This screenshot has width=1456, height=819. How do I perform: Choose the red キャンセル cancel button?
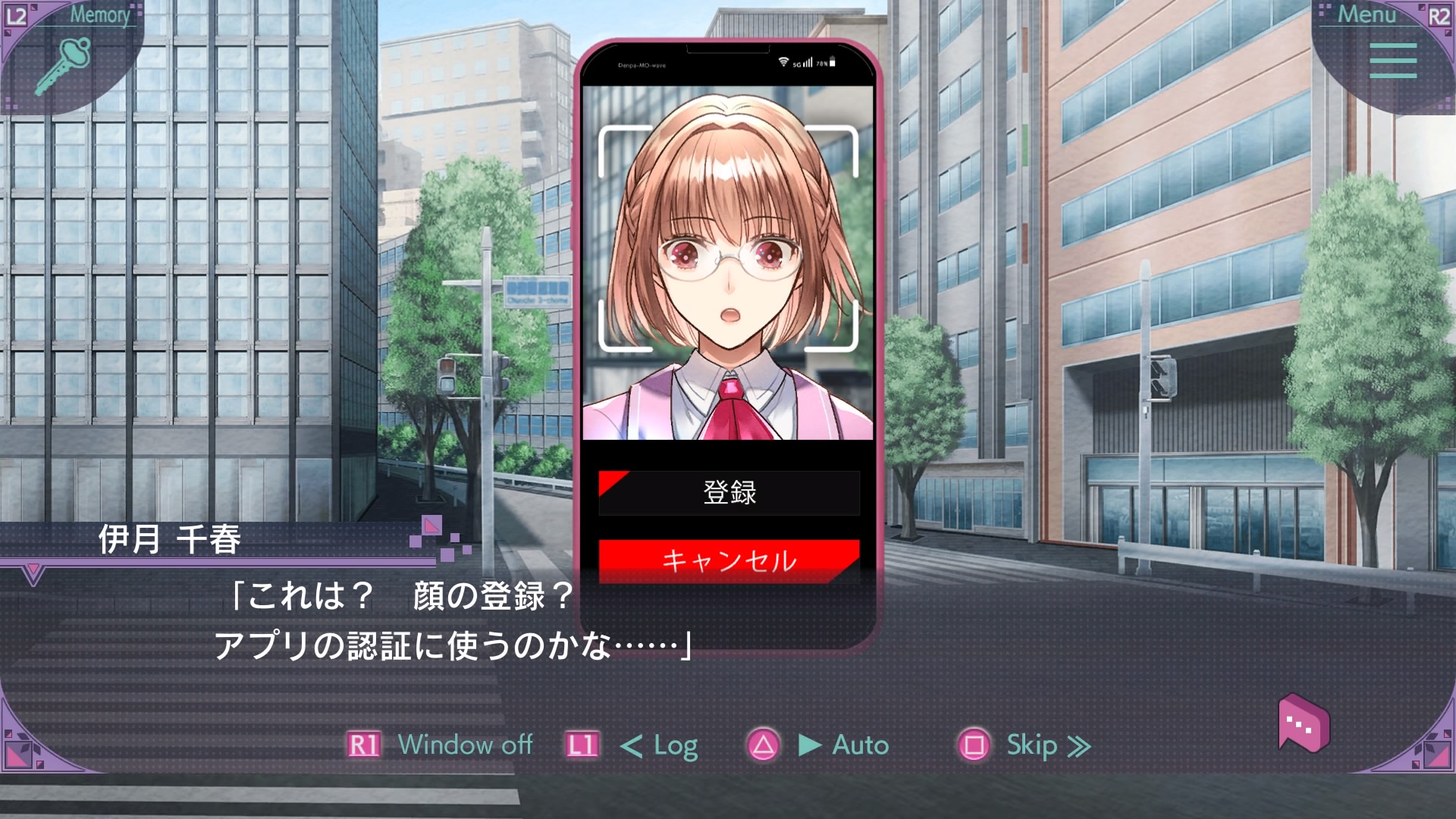coord(729,560)
